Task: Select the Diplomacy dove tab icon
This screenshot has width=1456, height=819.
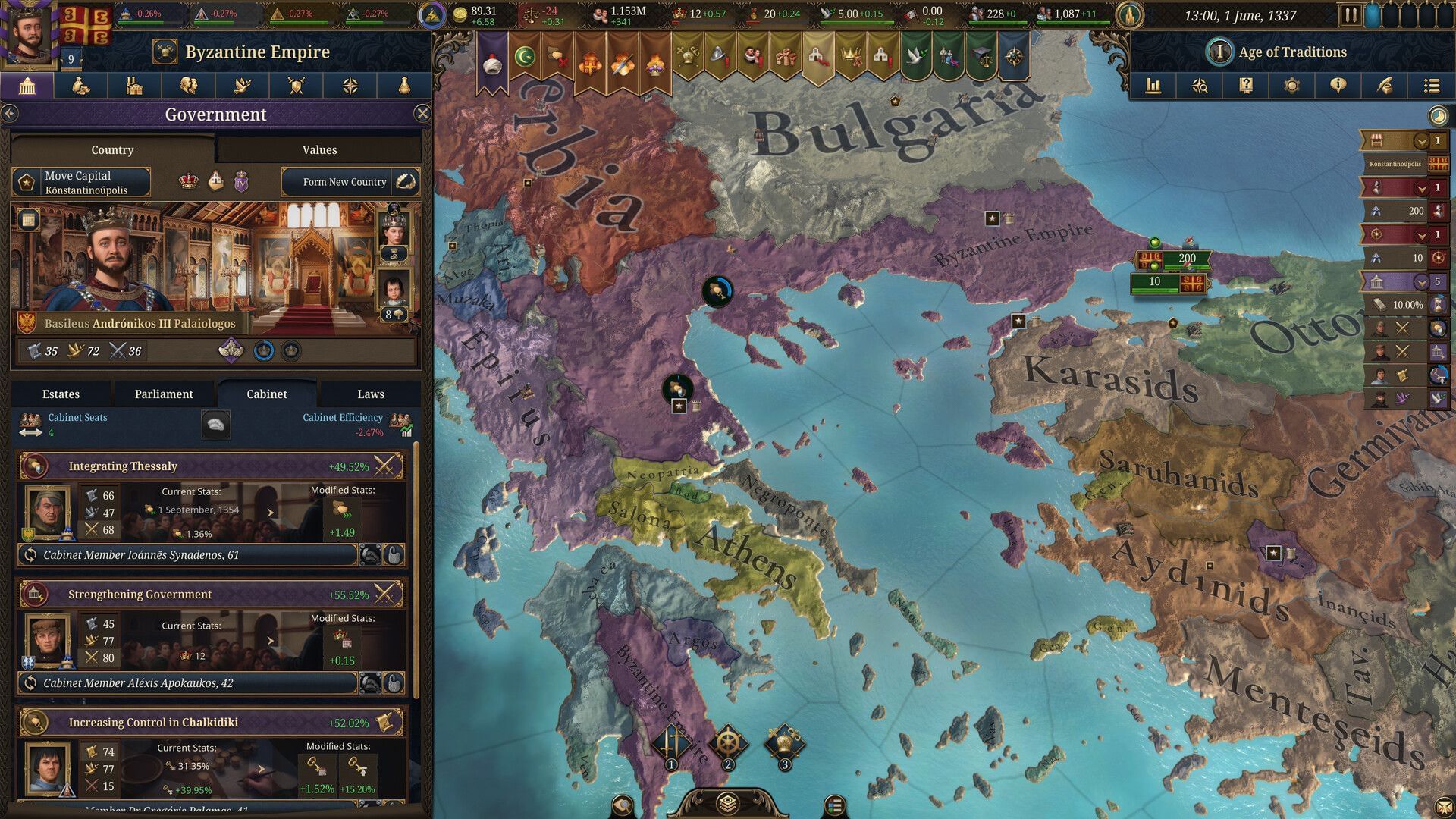Action: [x=243, y=86]
